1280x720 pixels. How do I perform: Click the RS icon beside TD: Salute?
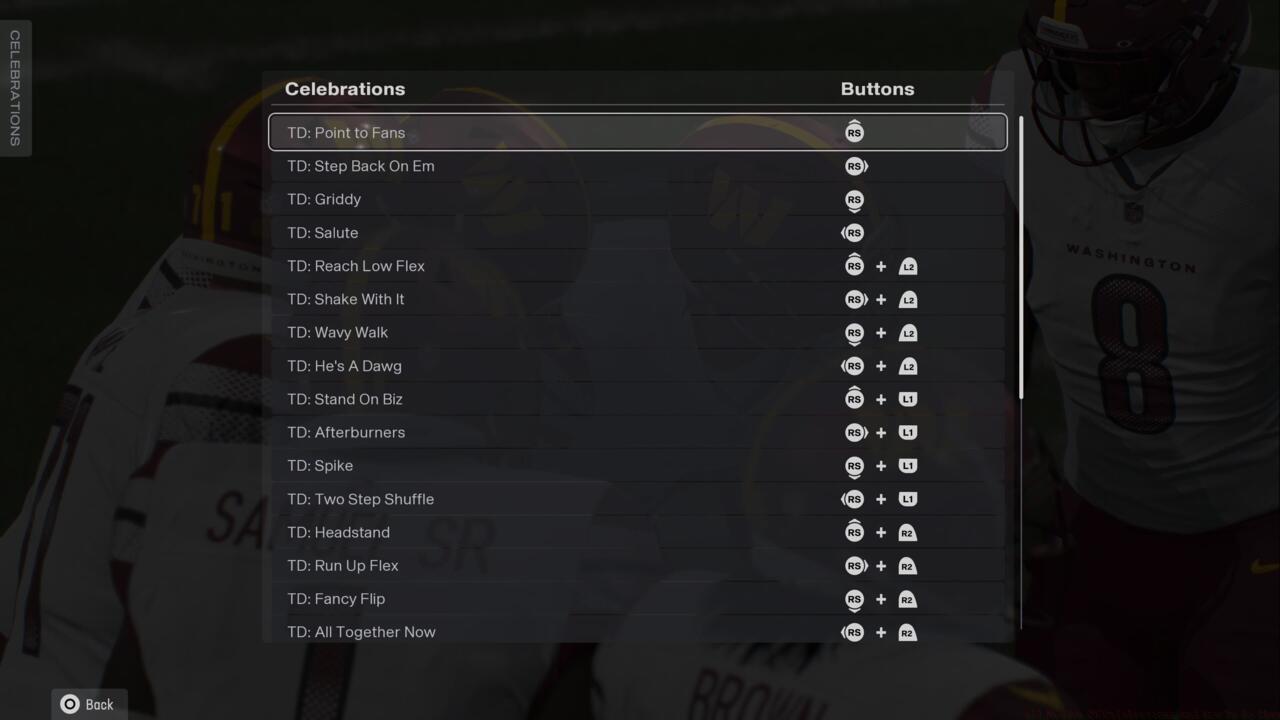click(854, 232)
